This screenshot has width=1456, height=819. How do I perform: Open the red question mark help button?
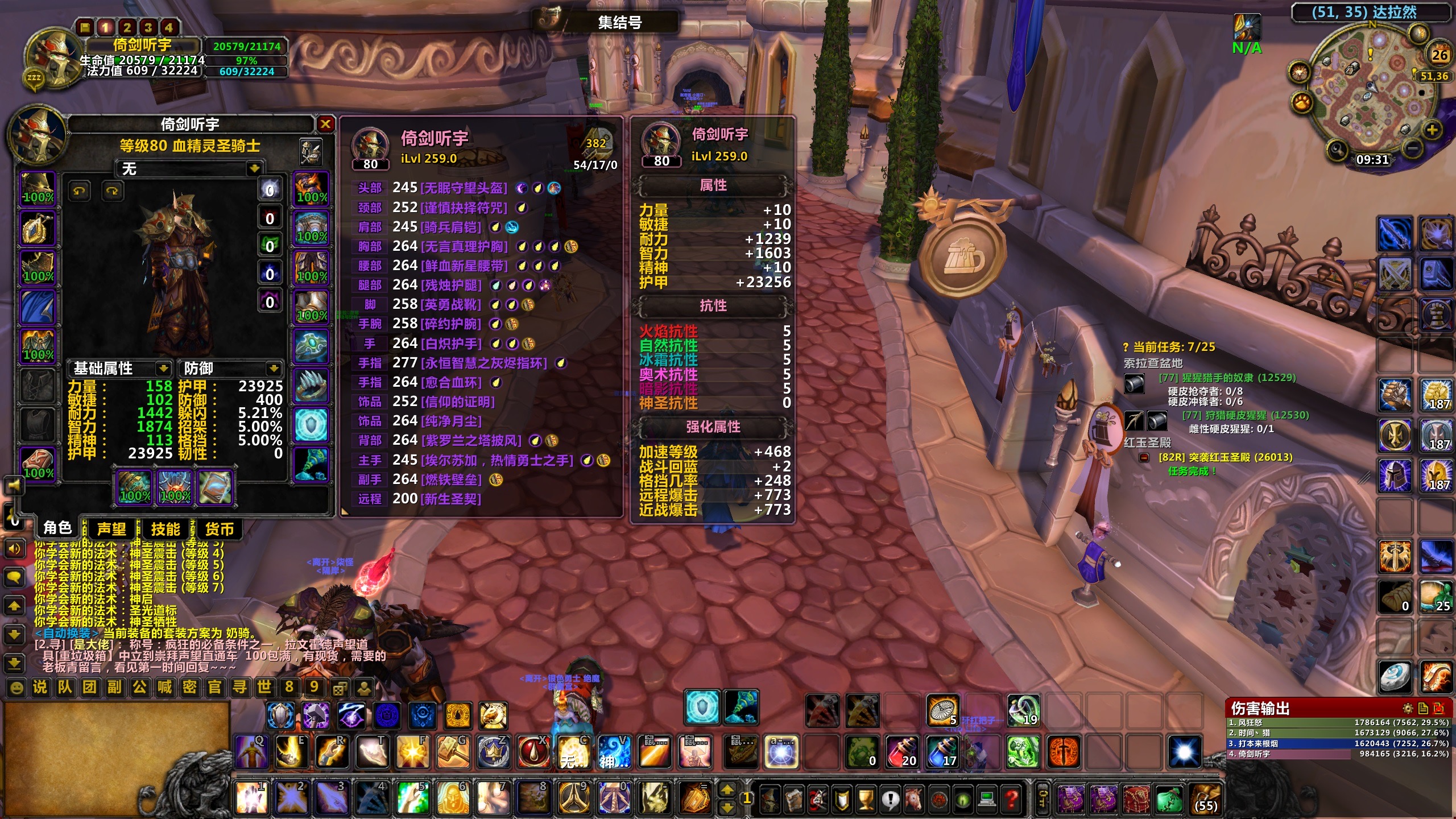[x=1011, y=799]
